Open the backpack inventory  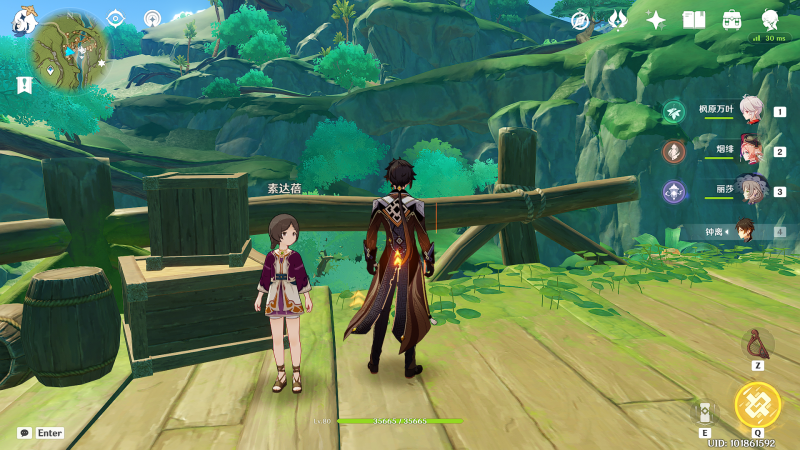point(732,20)
